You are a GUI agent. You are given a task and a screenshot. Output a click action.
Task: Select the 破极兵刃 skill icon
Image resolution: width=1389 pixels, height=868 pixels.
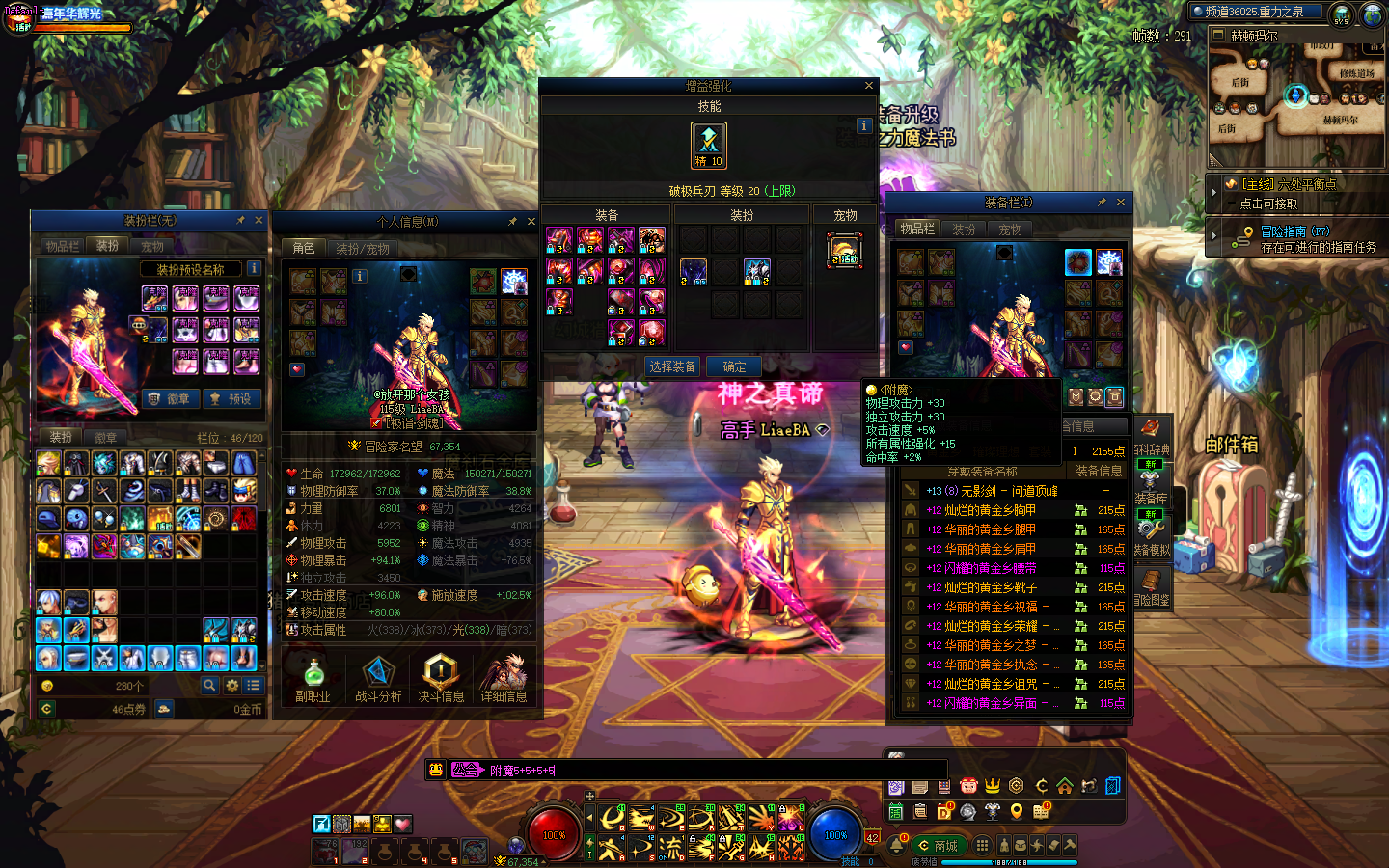tap(709, 145)
